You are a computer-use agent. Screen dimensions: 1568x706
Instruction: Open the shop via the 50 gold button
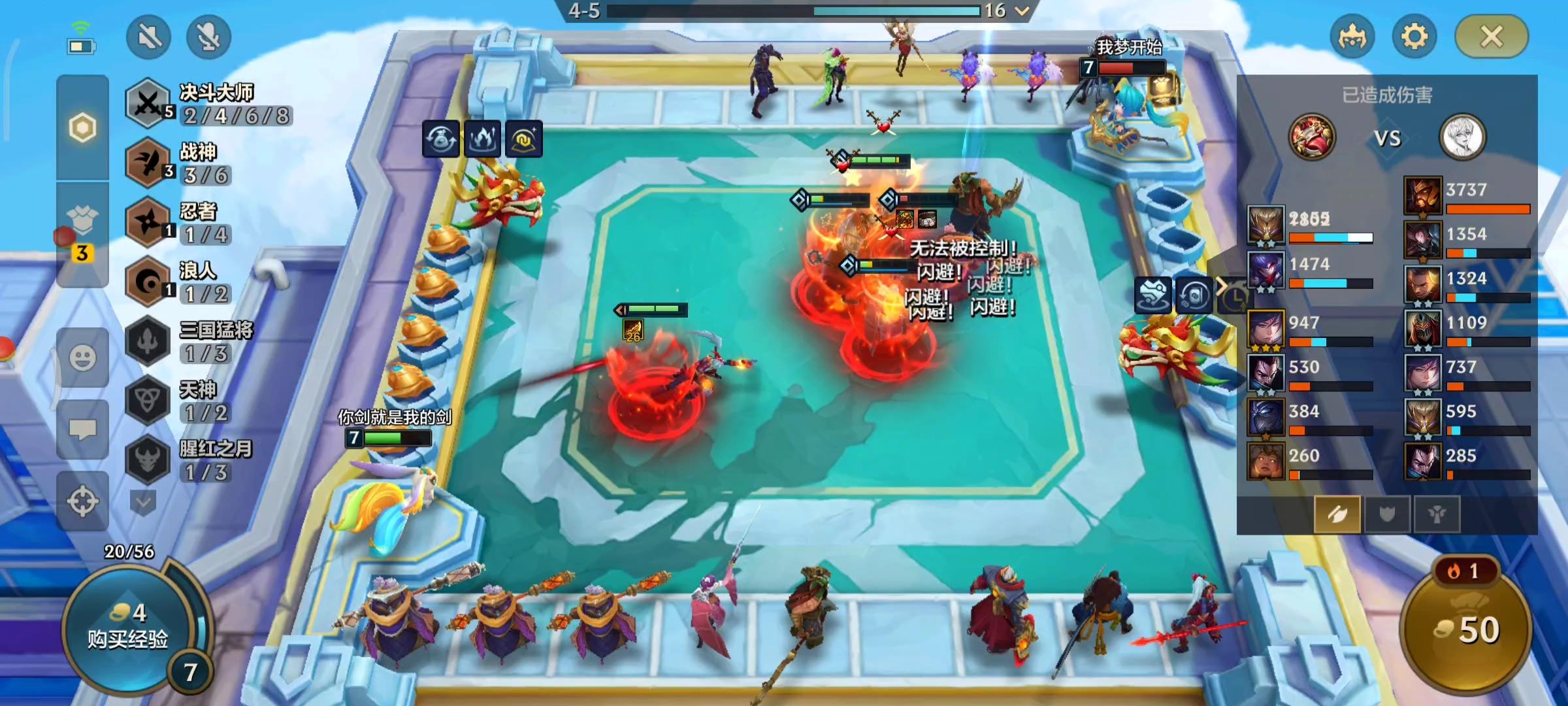point(1466,630)
